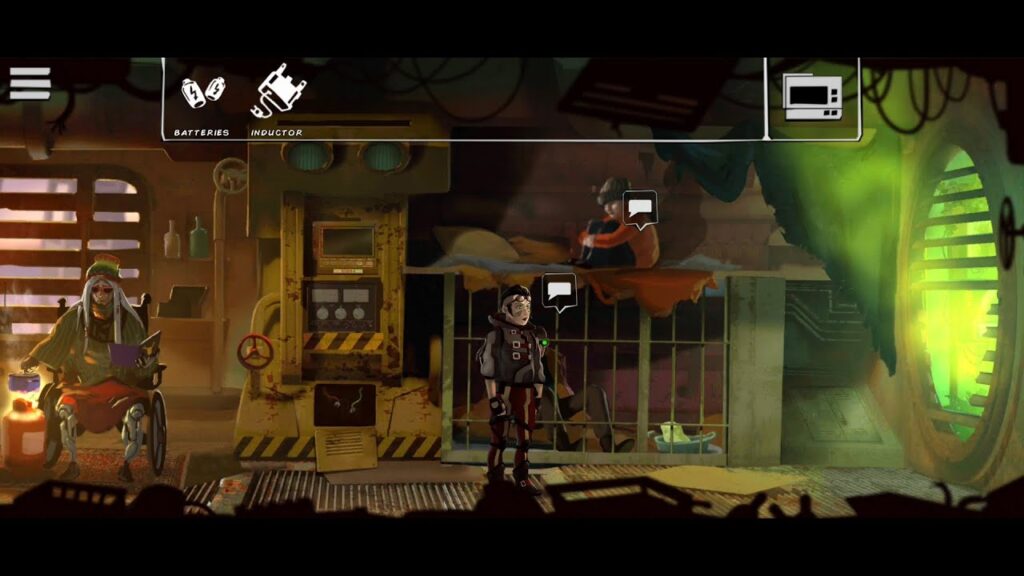
Task: Open the handheld device icon
Action: tap(812, 98)
